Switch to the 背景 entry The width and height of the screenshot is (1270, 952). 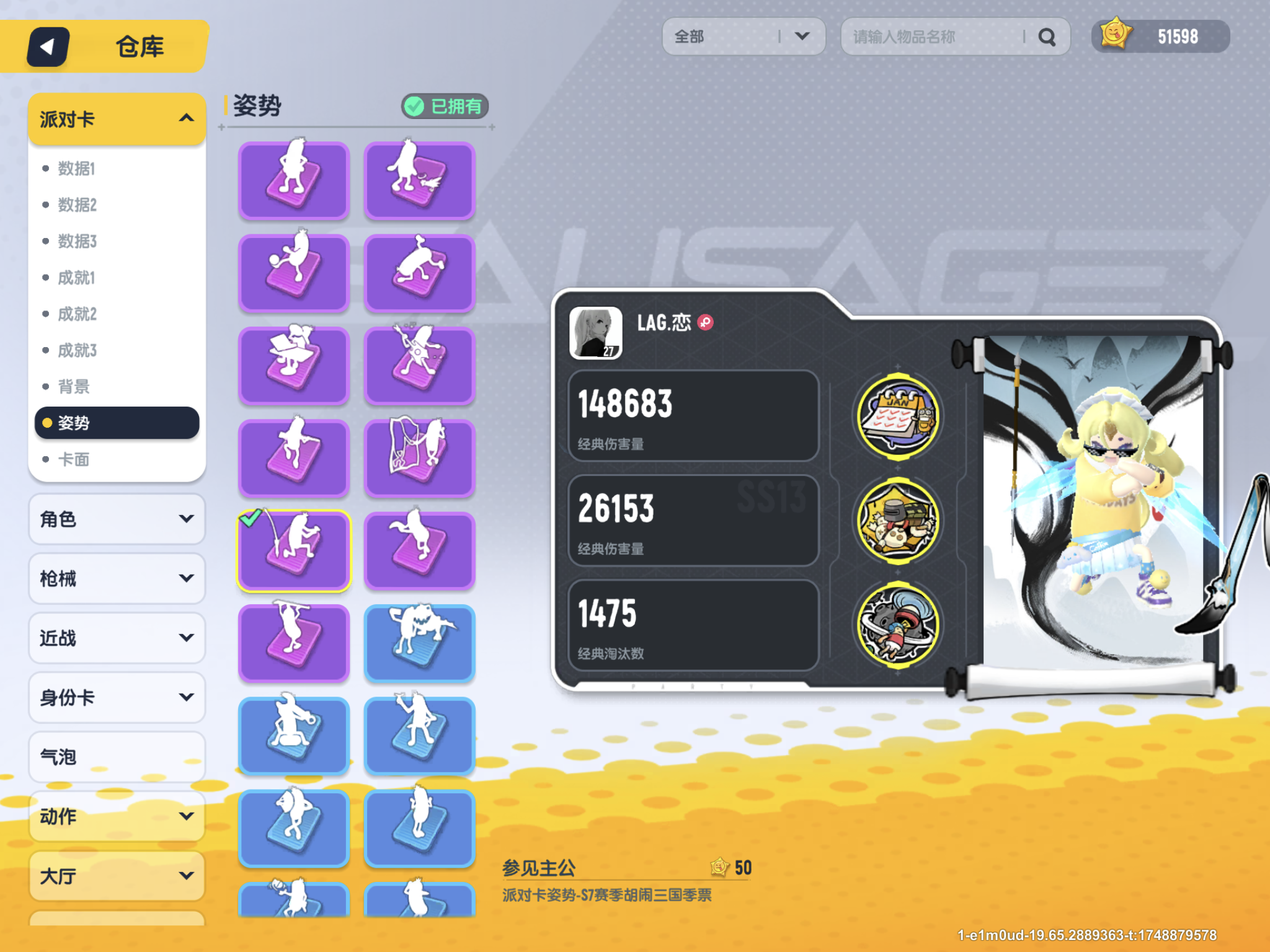73,386
